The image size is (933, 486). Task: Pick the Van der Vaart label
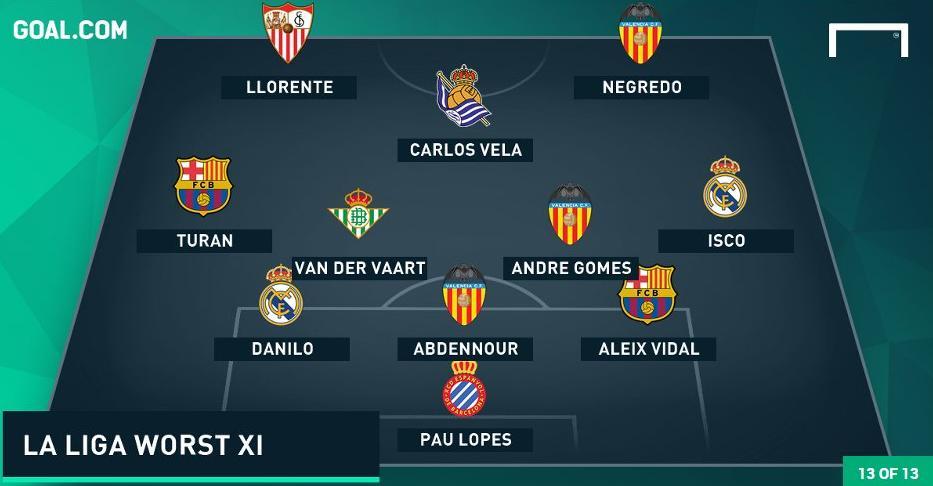tap(360, 268)
